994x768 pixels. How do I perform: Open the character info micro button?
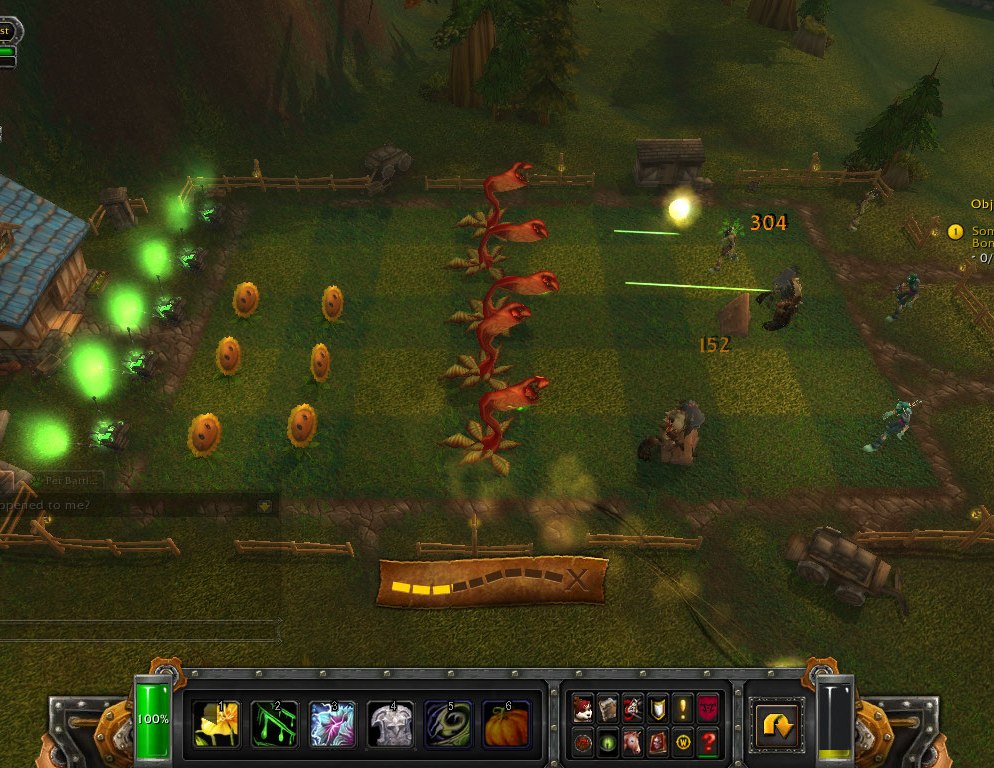pyautogui.click(x=582, y=709)
